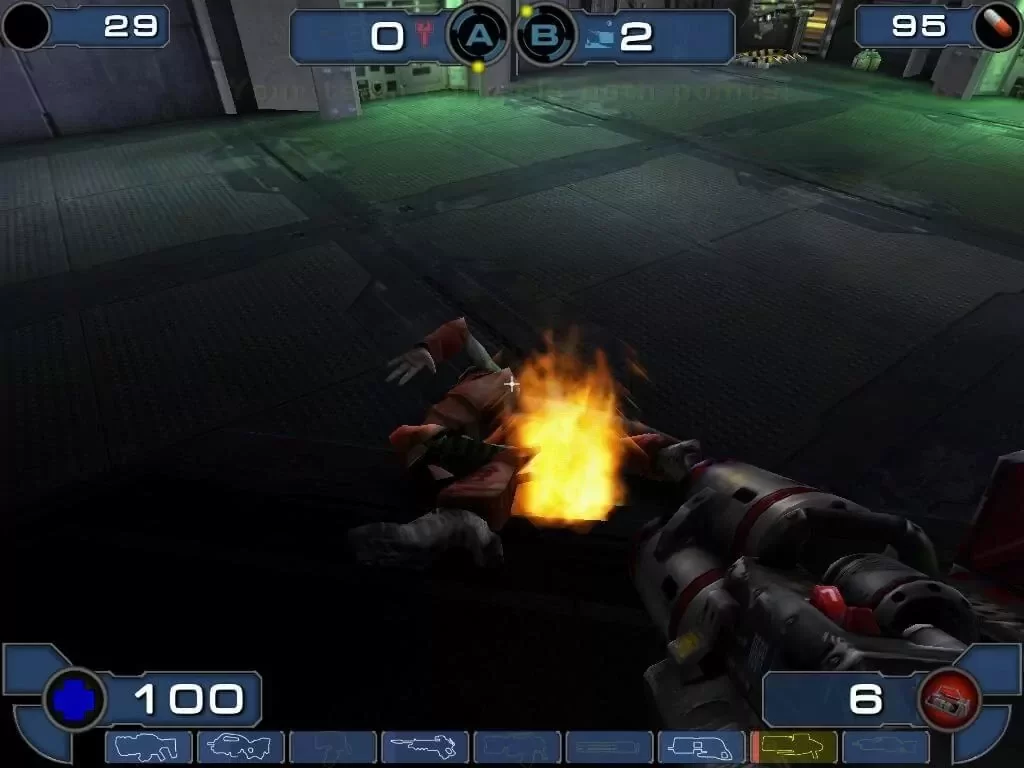Switch to the Assault Rifle slot
Viewport: 1024px width, 768px height.
click(x=240, y=747)
